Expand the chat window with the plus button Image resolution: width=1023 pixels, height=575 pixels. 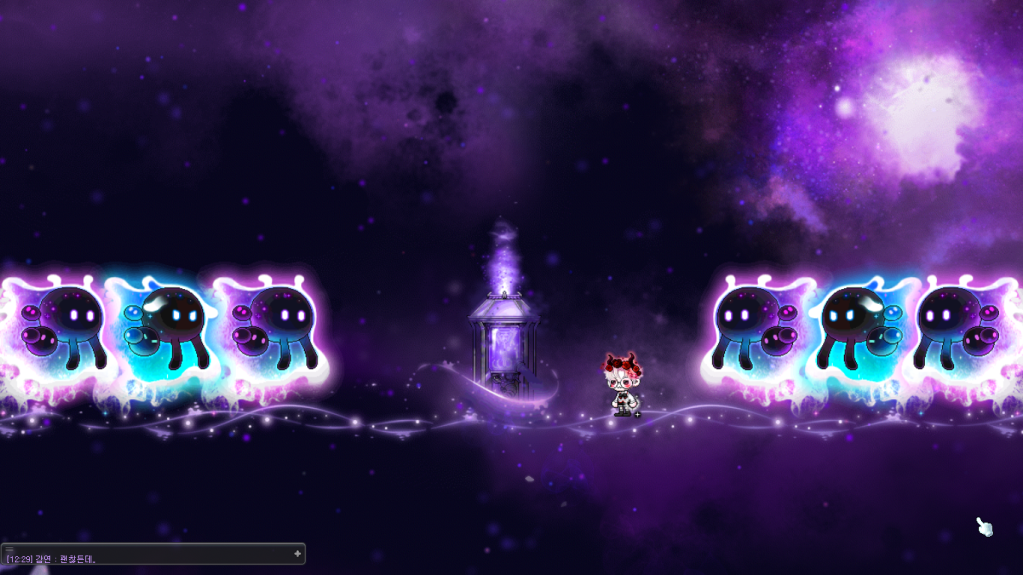coord(297,553)
